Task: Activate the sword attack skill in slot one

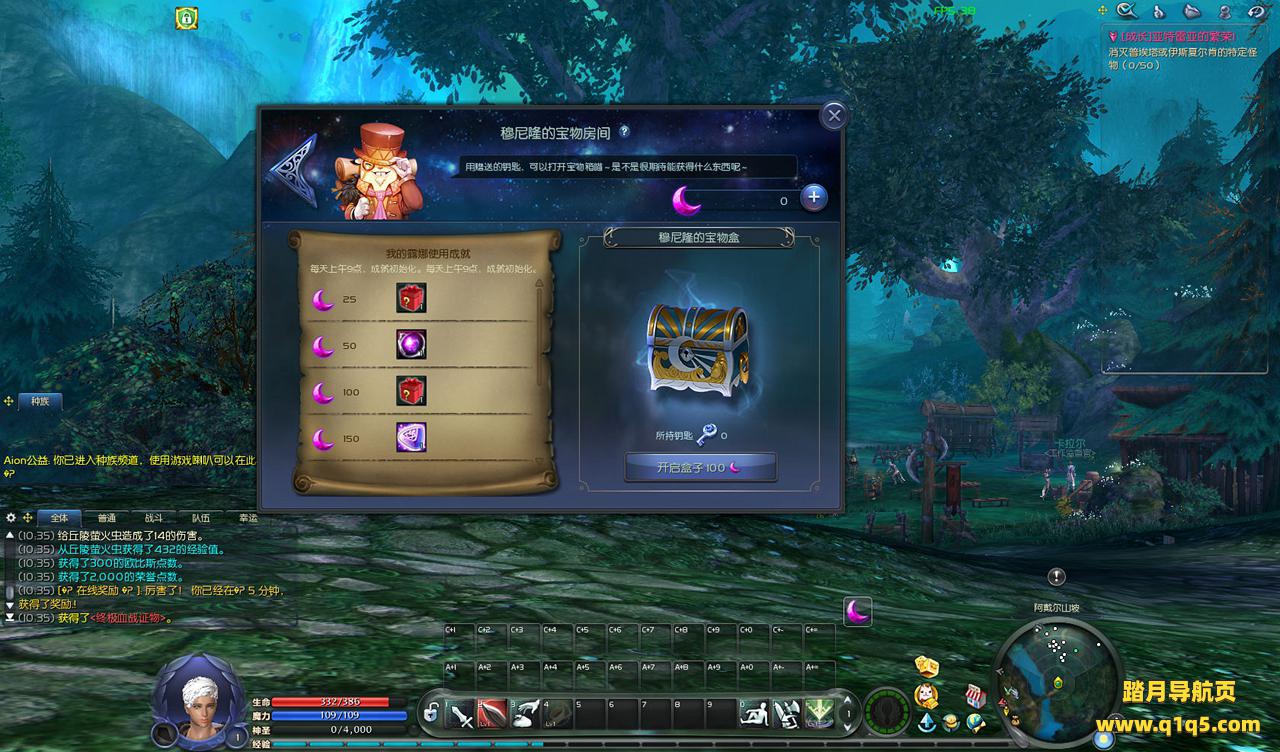Action: tap(461, 714)
